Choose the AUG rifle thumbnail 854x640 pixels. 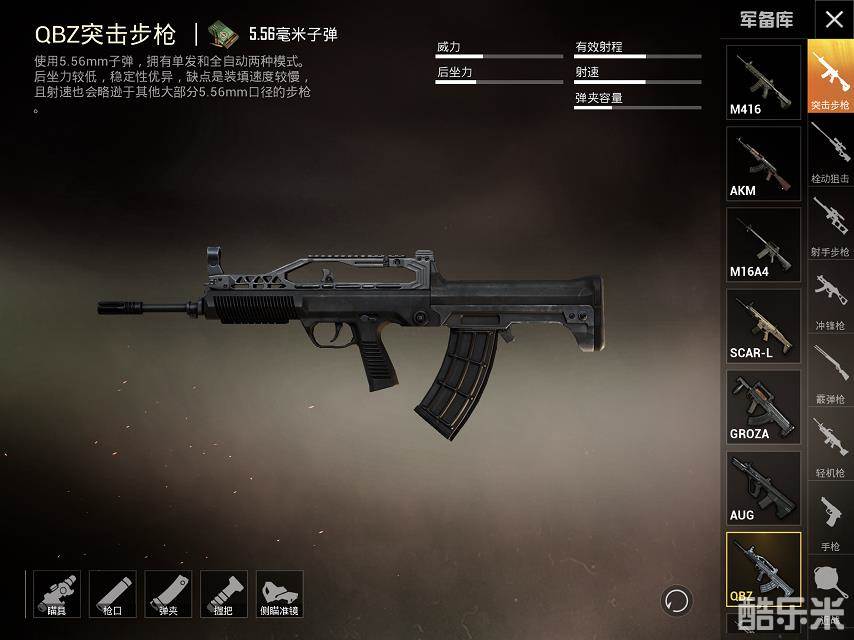tap(763, 488)
